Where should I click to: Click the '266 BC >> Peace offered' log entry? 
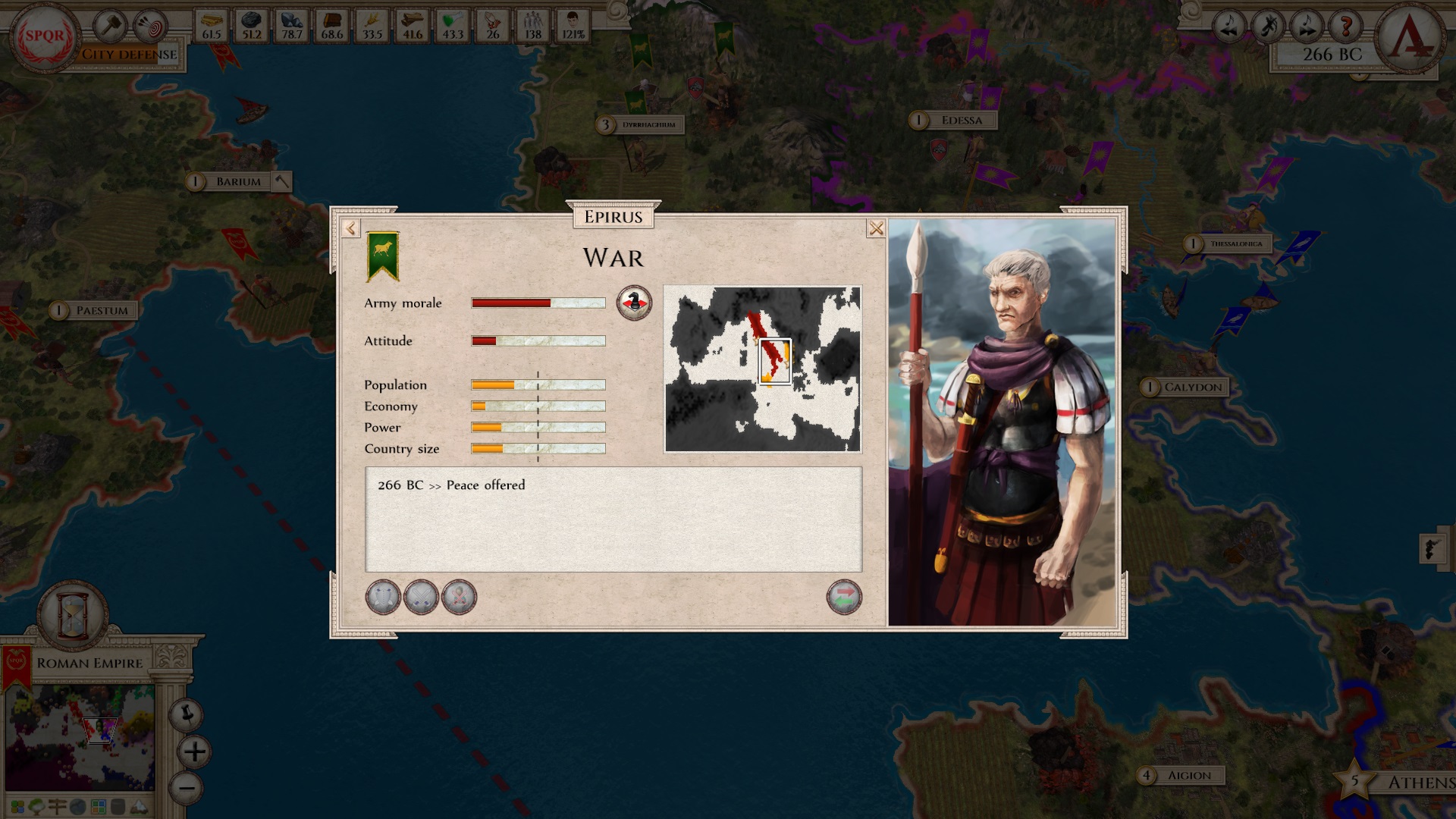(452, 485)
